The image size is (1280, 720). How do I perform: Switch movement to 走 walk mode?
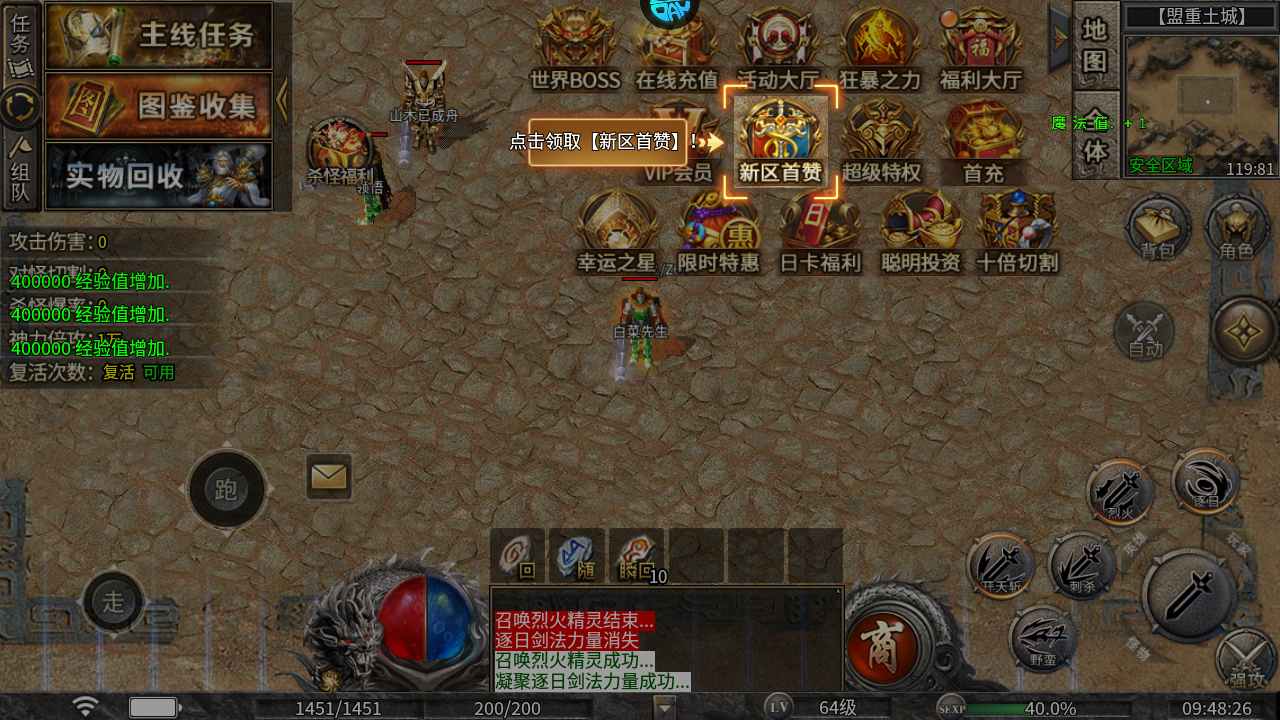113,603
